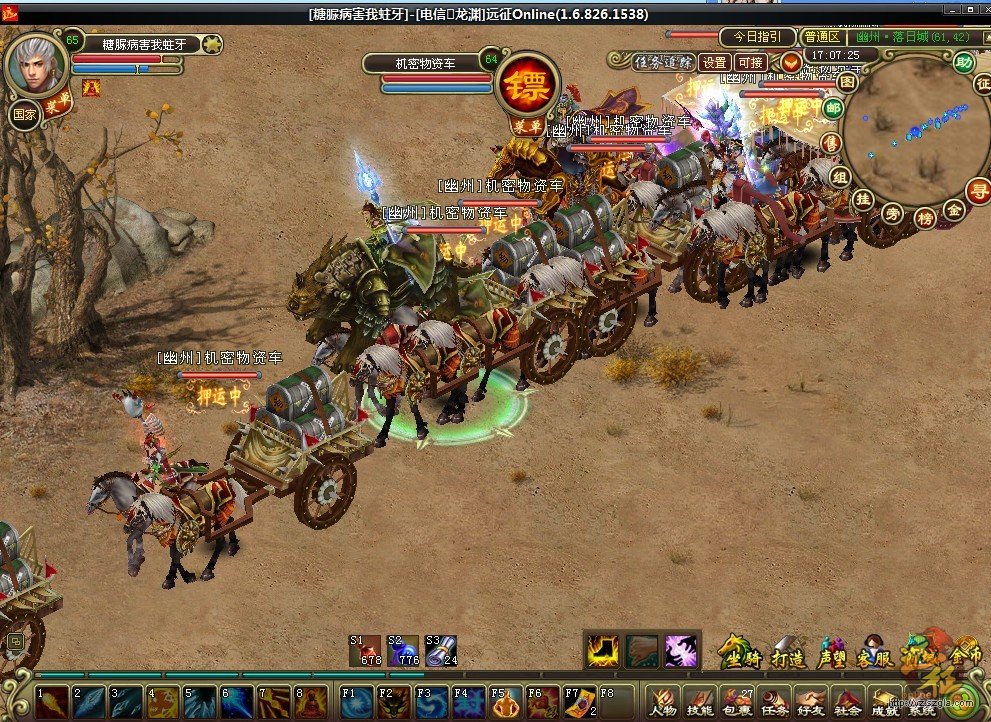Open the 技能 skills panel
Screen dimensions: 991x722
coord(699,703)
